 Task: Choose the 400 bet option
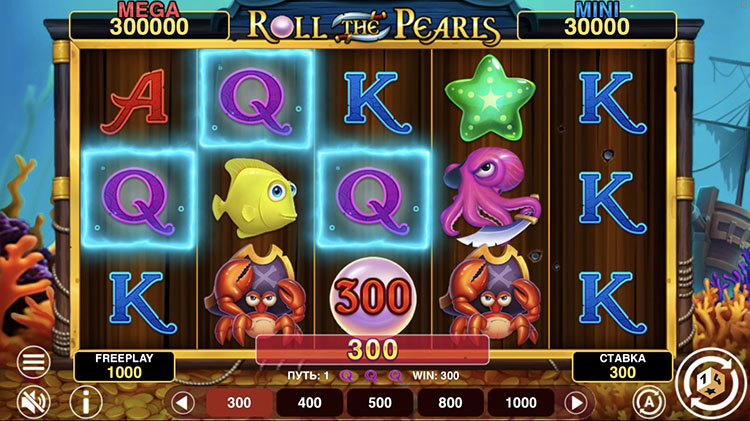pyautogui.click(x=310, y=403)
